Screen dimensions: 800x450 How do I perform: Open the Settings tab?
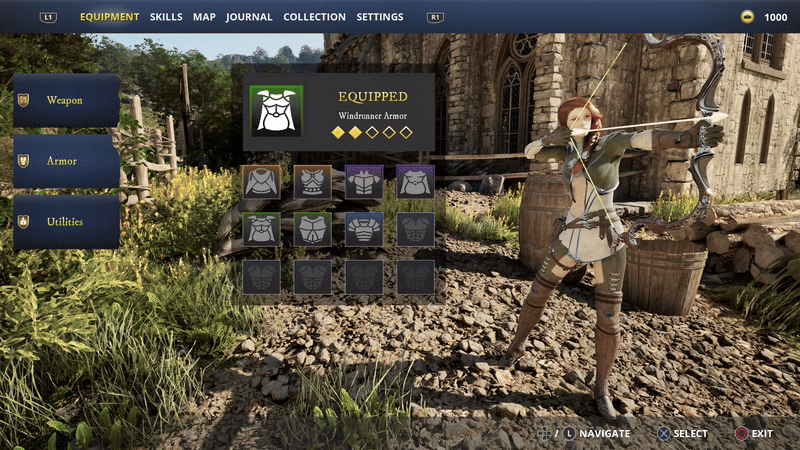click(380, 17)
